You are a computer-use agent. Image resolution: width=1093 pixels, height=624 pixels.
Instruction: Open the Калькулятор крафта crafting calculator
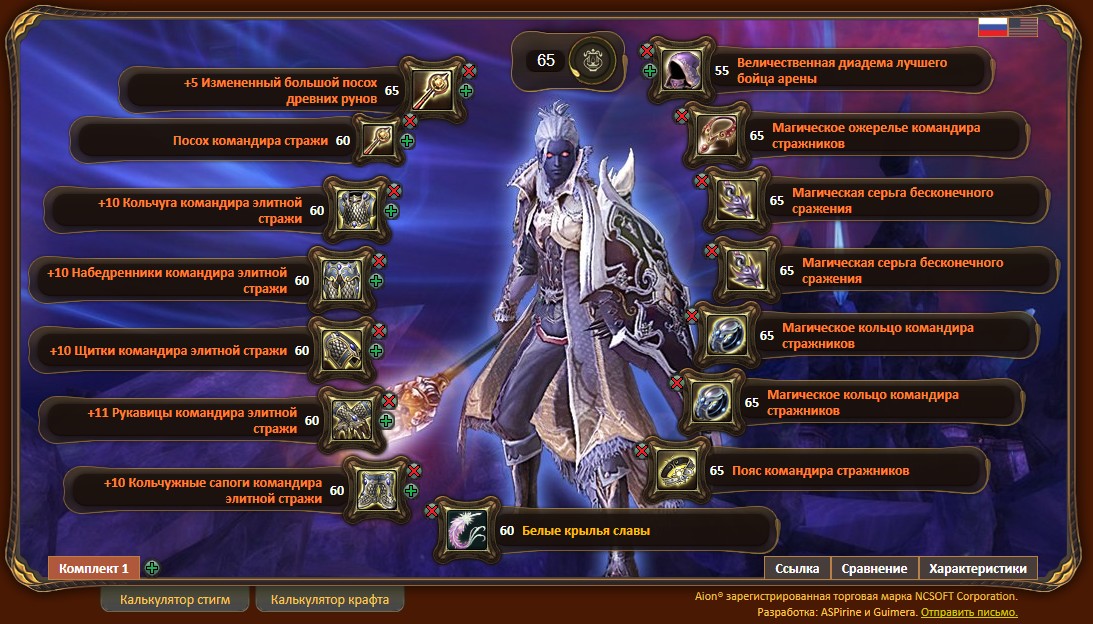329,600
